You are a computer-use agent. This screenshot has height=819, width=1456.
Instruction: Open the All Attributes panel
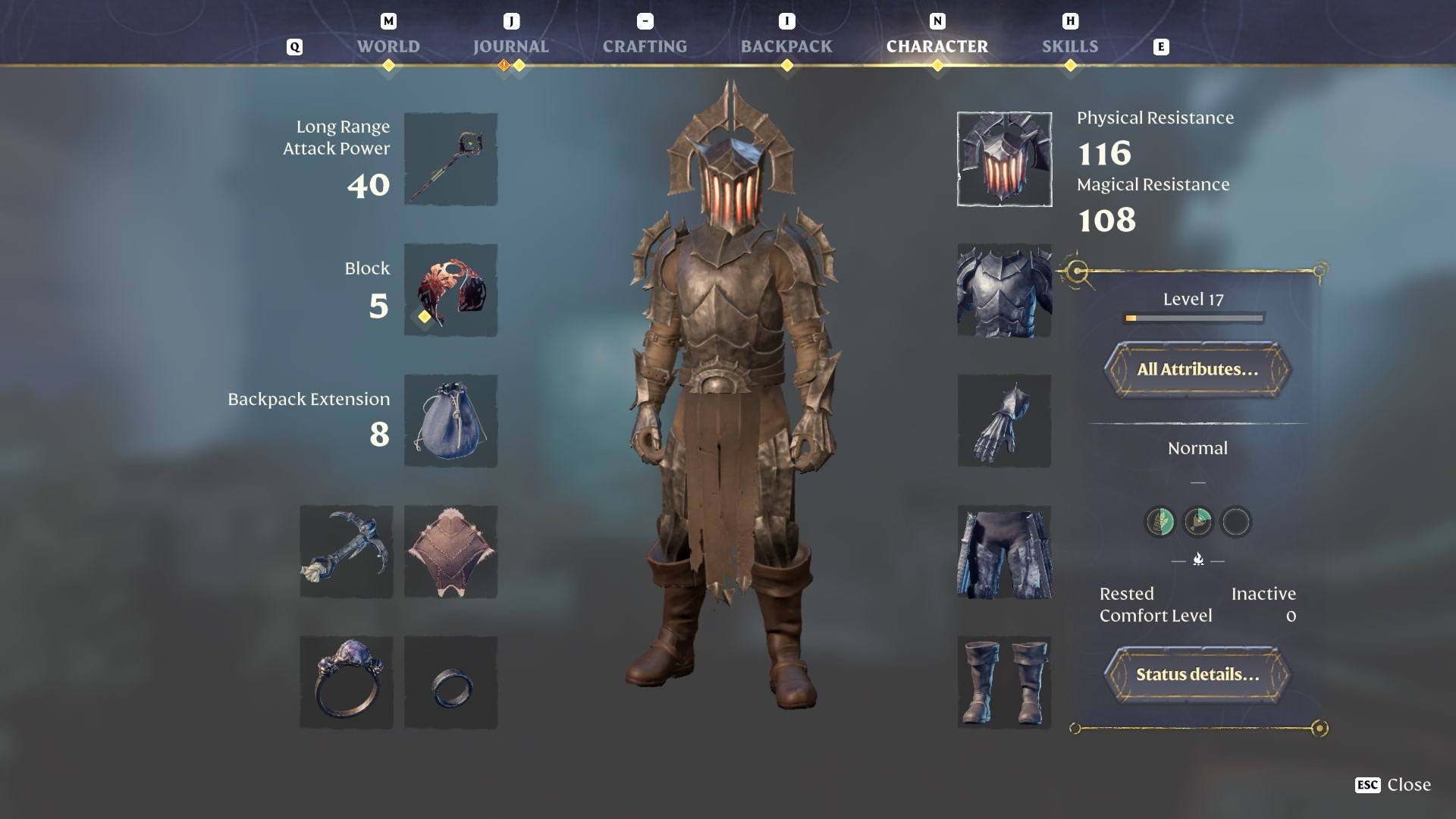click(1197, 369)
